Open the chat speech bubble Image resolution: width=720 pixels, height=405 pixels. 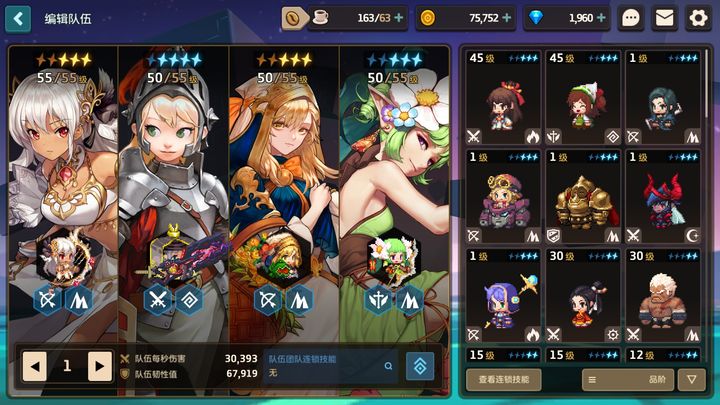pos(631,18)
